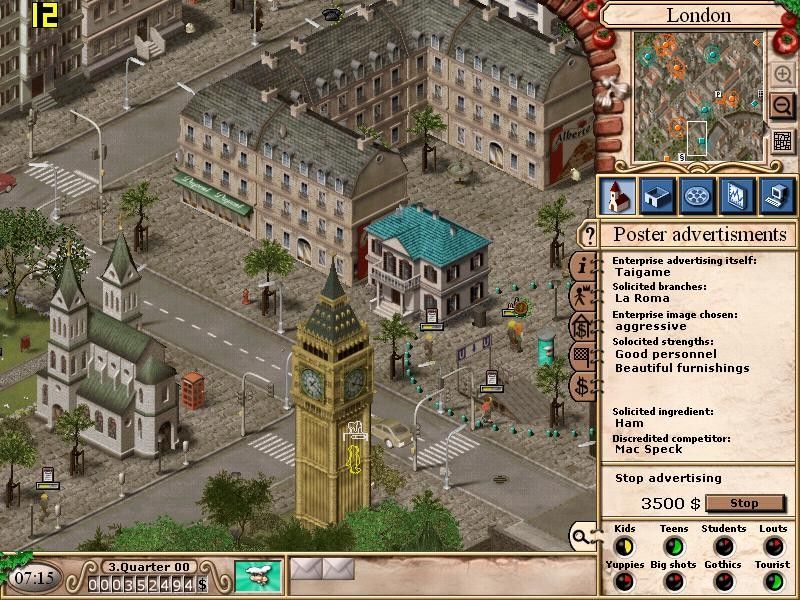Toggle the minimap grid view button
800x600 pixels.
coord(783,141)
